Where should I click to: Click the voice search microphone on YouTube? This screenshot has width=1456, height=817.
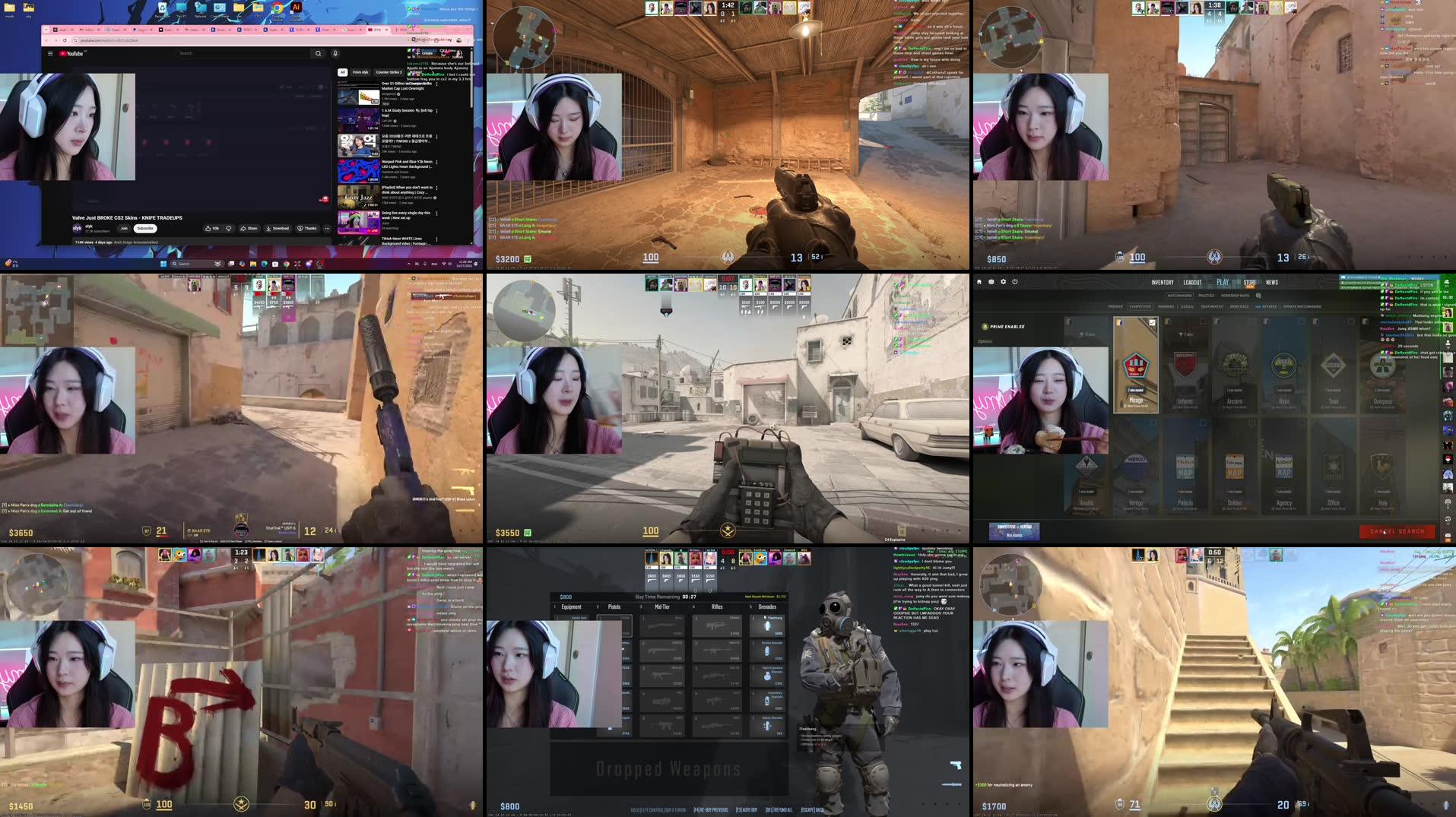pyautogui.click(x=335, y=53)
